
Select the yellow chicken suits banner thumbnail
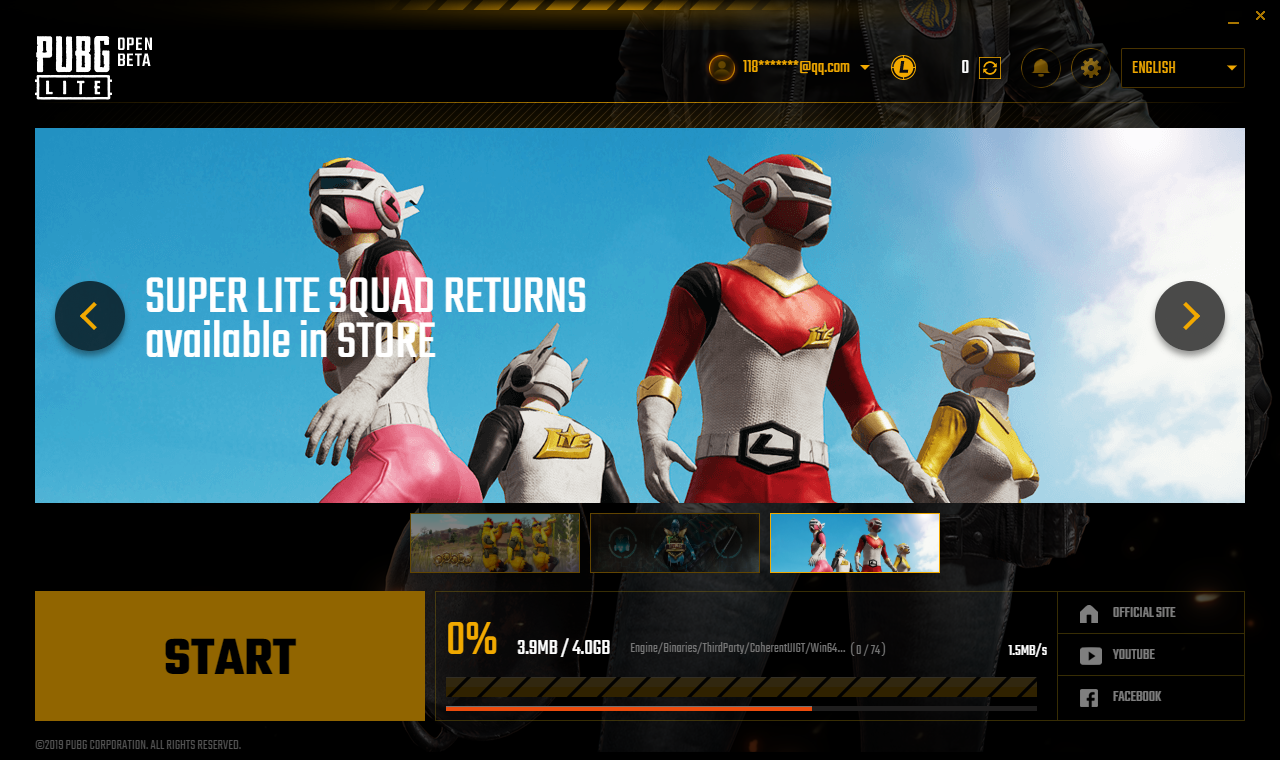(x=495, y=543)
